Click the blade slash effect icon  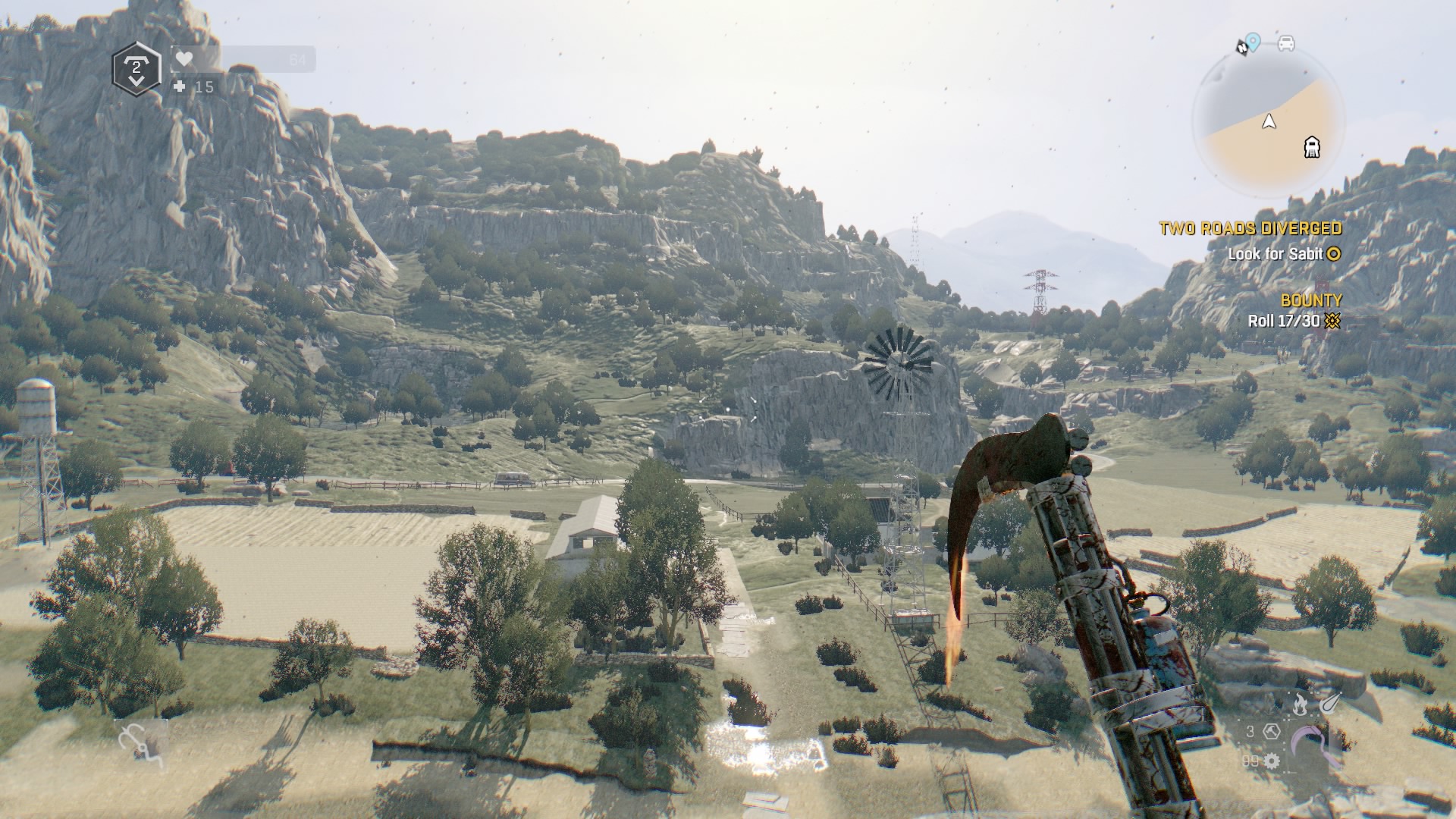tap(1328, 704)
